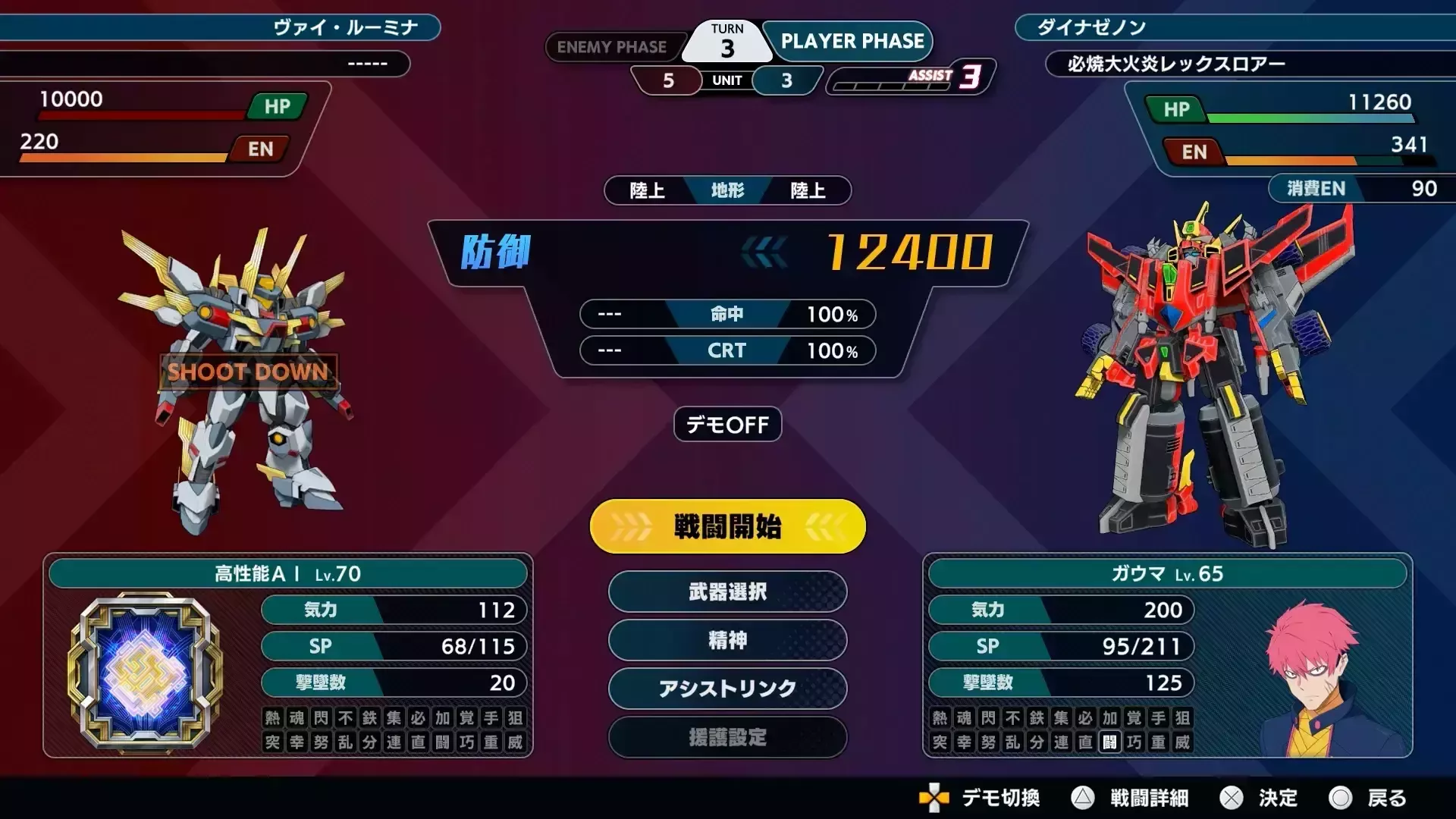Open the 武器選択 weapon selection menu
Viewport: 1456px width, 819px height.
coord(726,592)
